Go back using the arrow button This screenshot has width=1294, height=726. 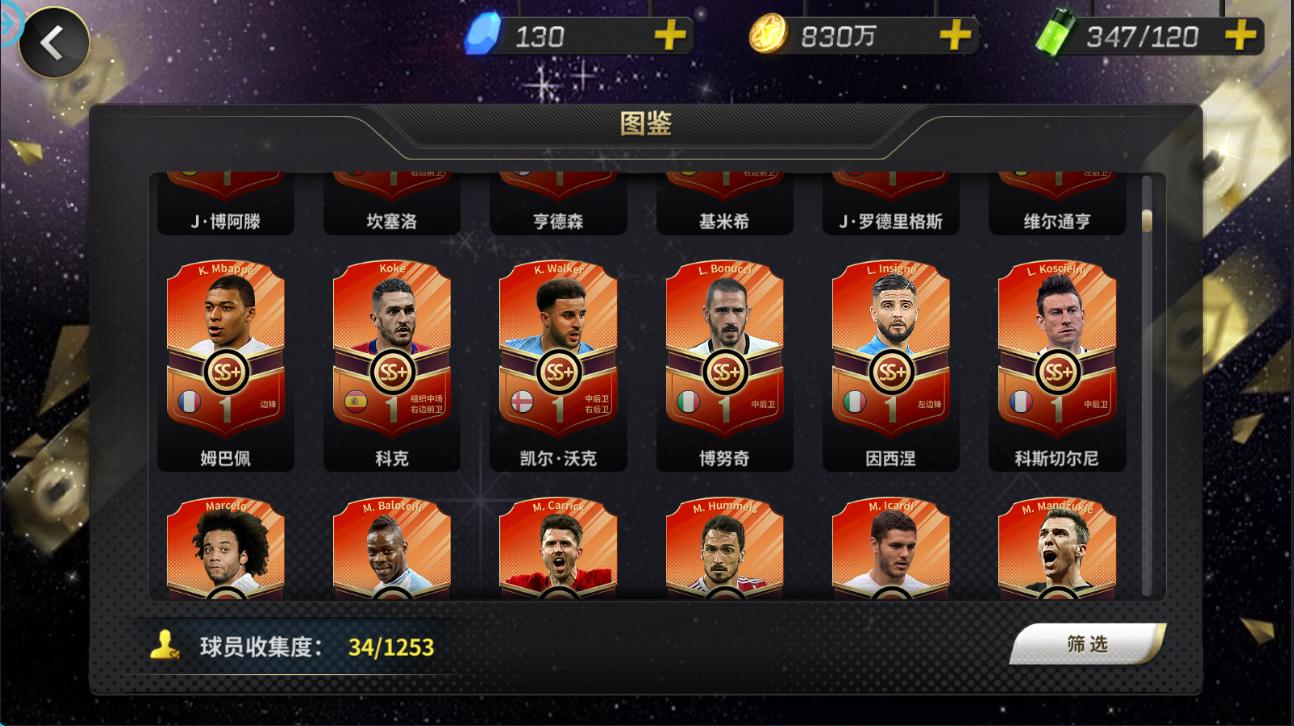point(53,42)
